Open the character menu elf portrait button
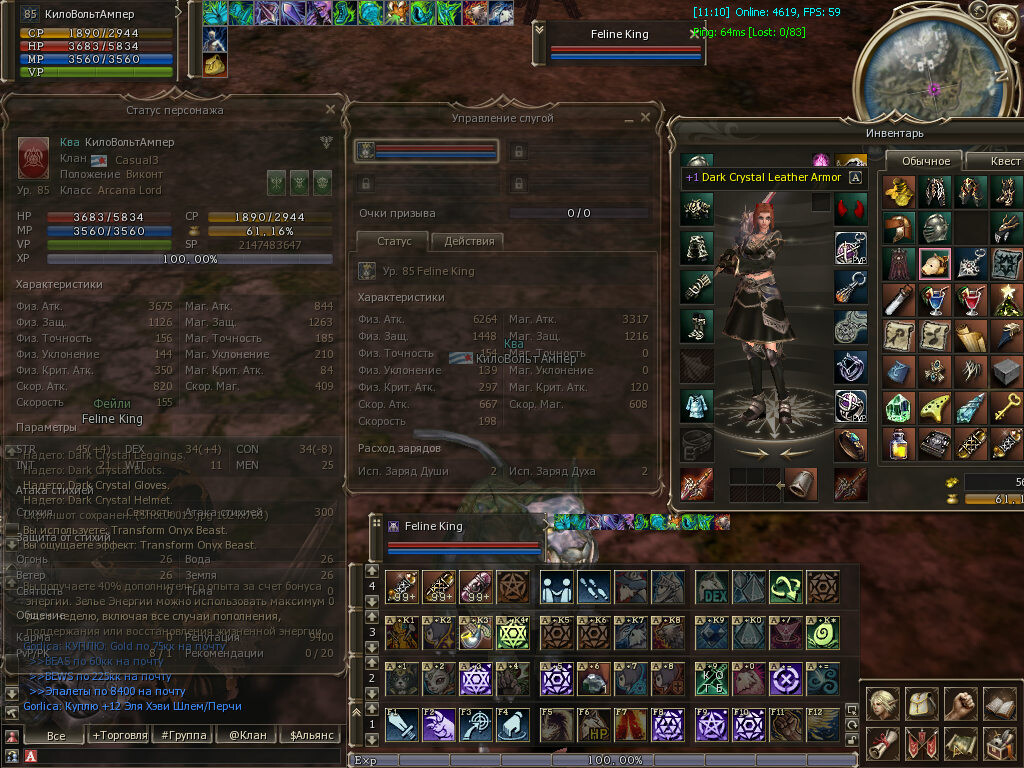The image size is (1024, 768). [882, 703]
